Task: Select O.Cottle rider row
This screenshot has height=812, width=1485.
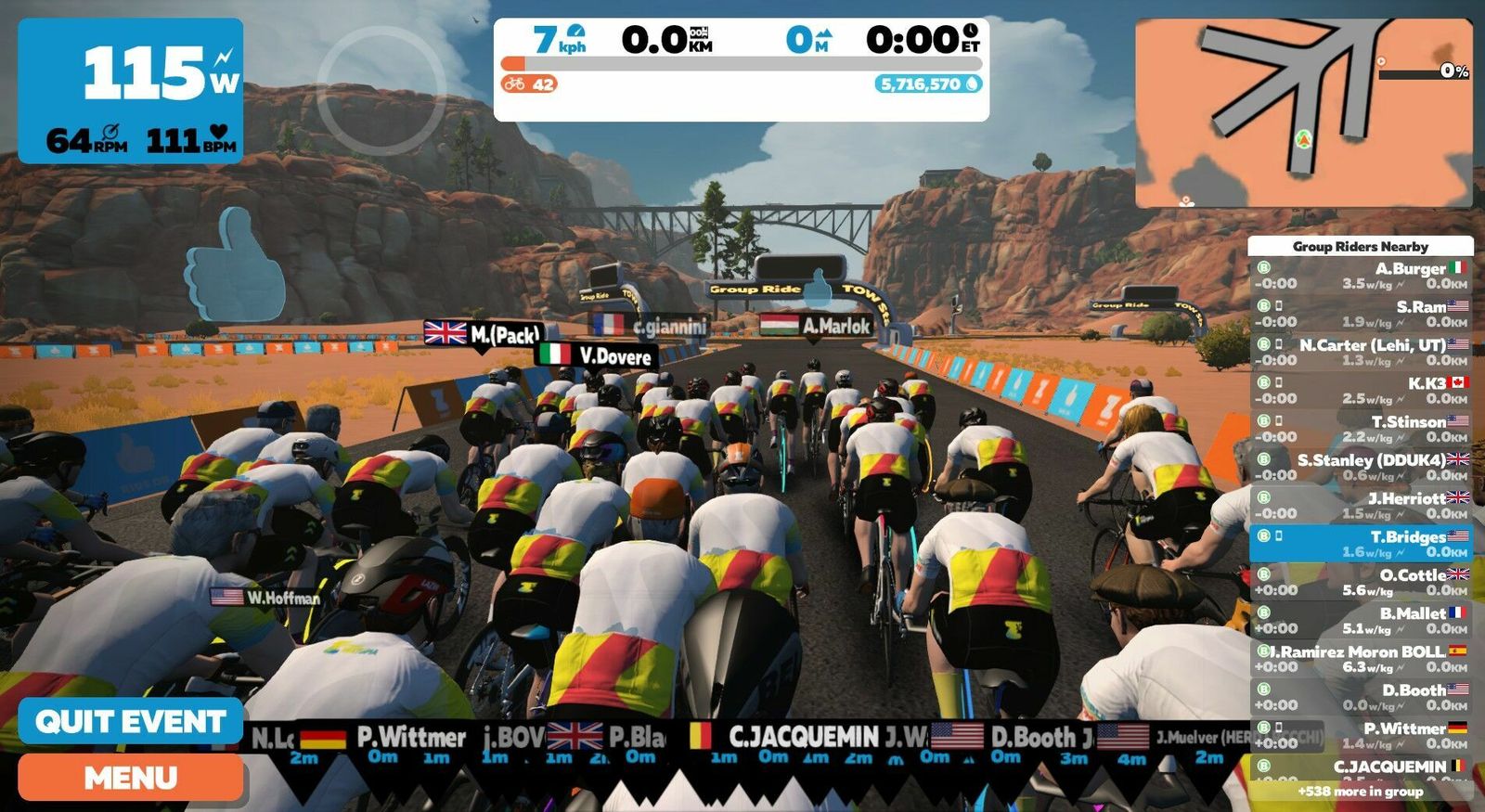Action: (1361, 582)
